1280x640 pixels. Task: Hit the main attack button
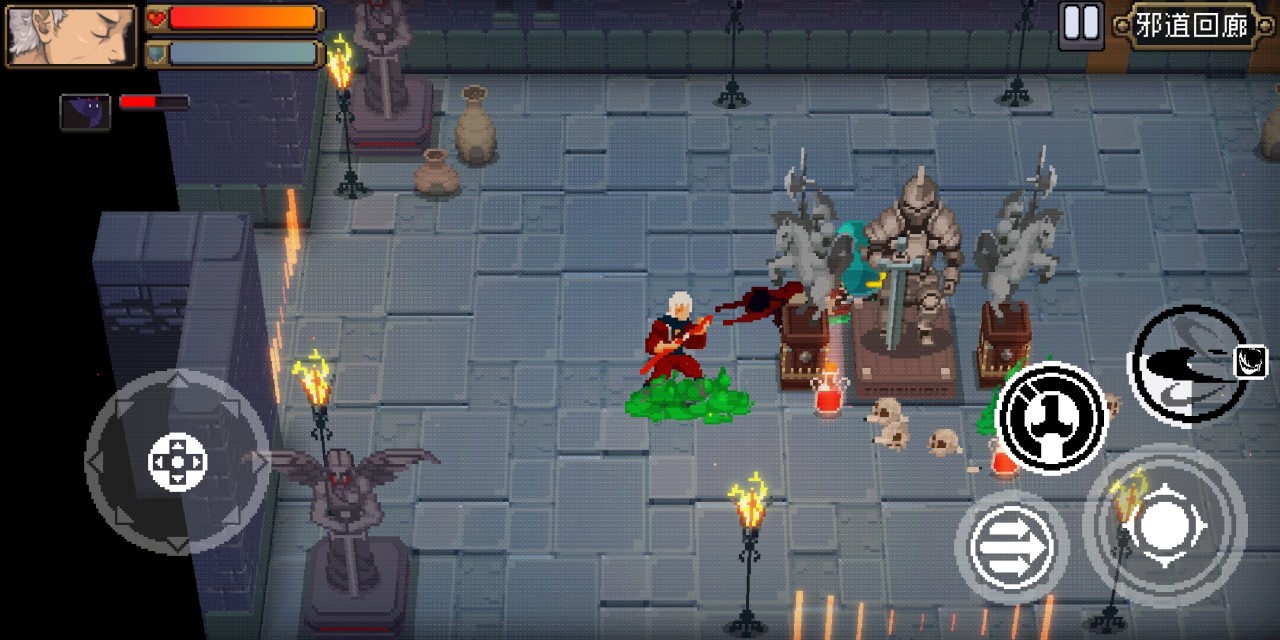[x=1164, y=526]
